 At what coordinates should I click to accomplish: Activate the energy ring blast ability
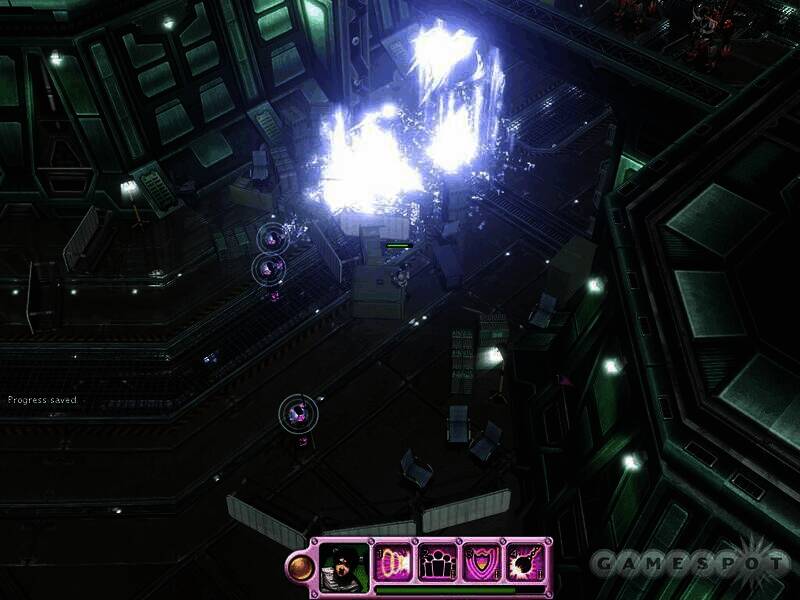(392, 562)
